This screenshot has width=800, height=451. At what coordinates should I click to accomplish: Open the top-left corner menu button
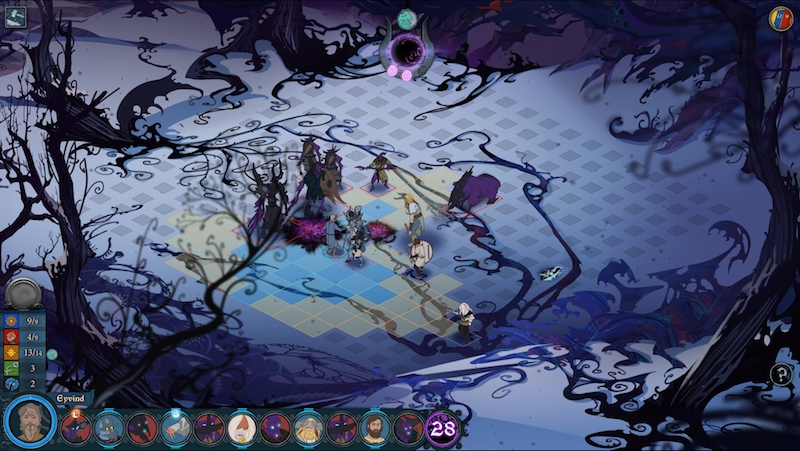[14, 17]
